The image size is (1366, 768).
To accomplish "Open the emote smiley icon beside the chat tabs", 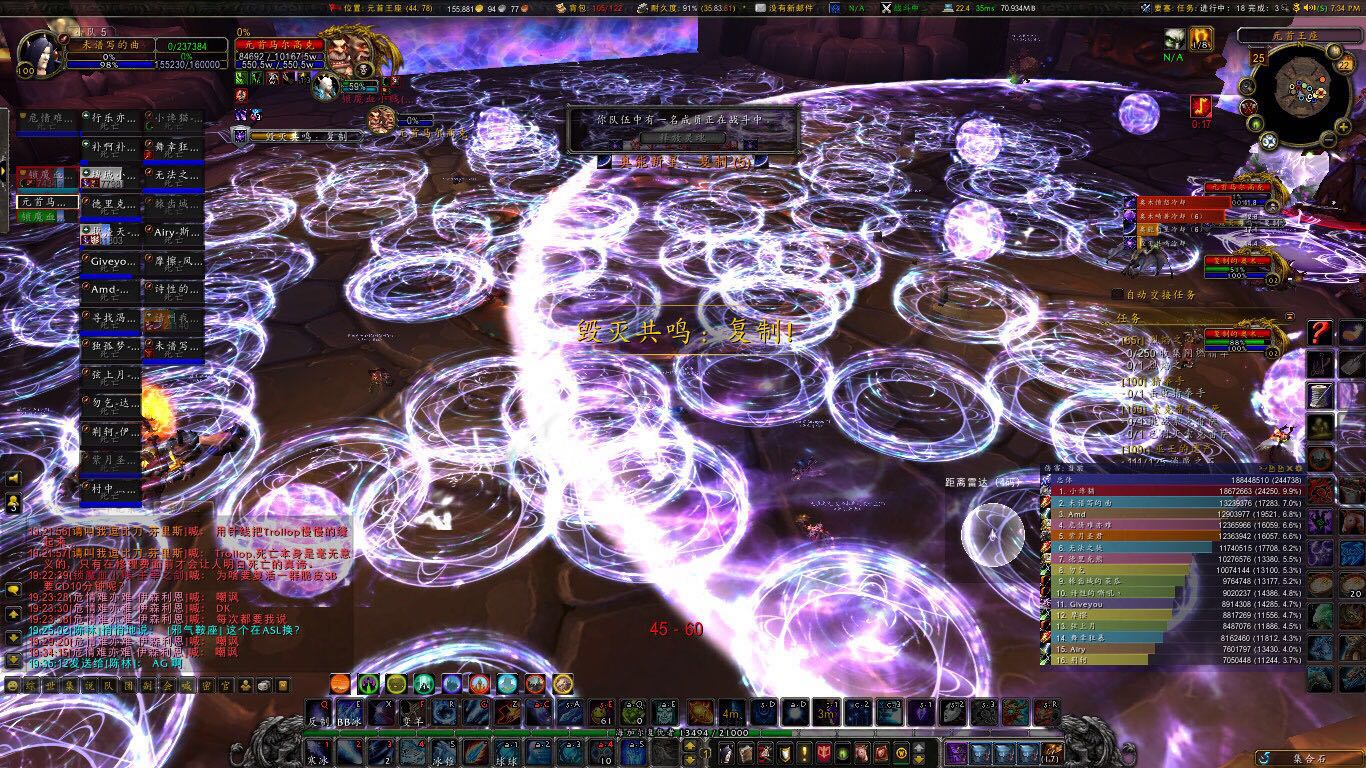I will pyautogui.click(x=13, y=685).
